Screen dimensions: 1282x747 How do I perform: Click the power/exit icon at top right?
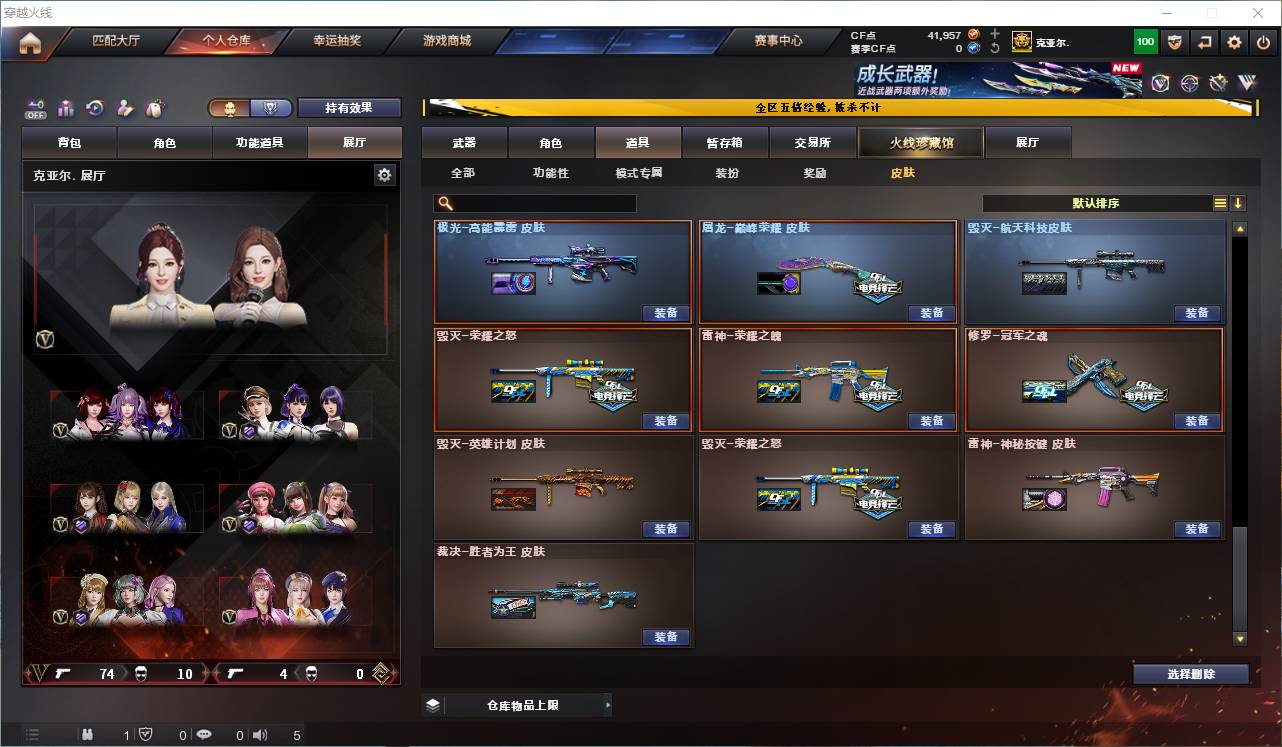[1261, 41]
